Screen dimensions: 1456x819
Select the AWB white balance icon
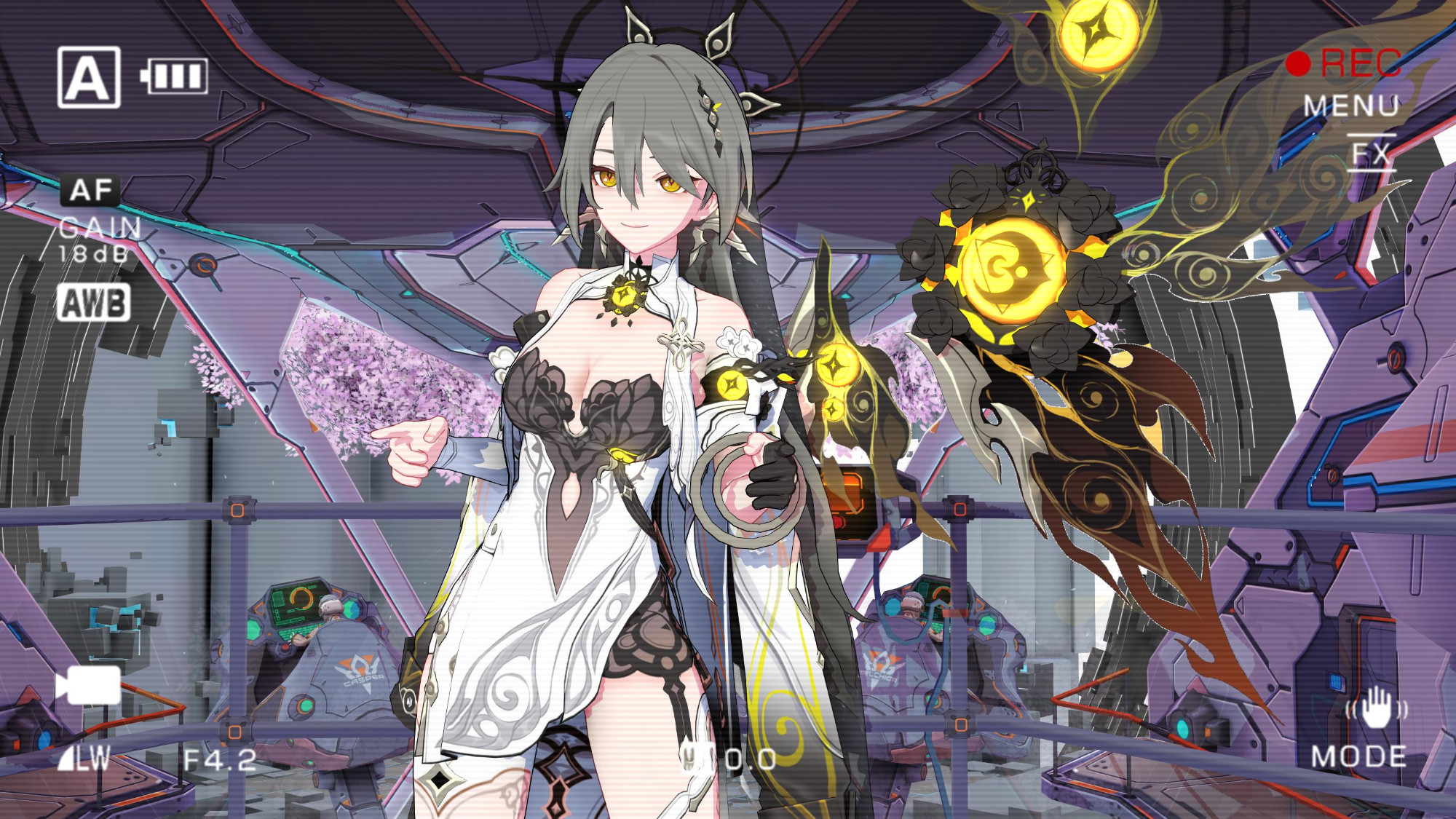(x=94, y=303)
